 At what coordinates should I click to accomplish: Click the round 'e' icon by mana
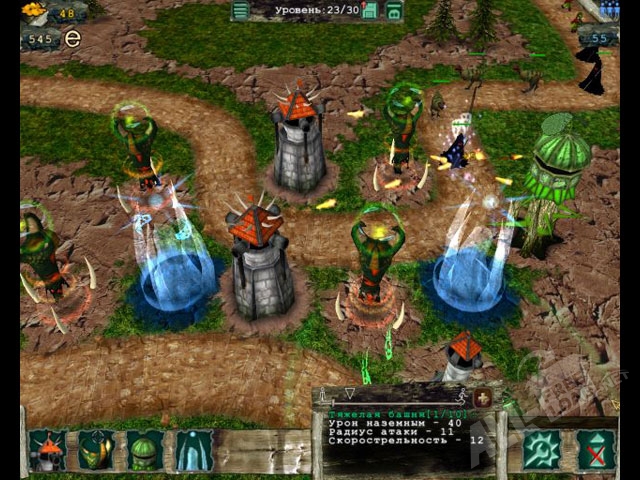[71, 39]
